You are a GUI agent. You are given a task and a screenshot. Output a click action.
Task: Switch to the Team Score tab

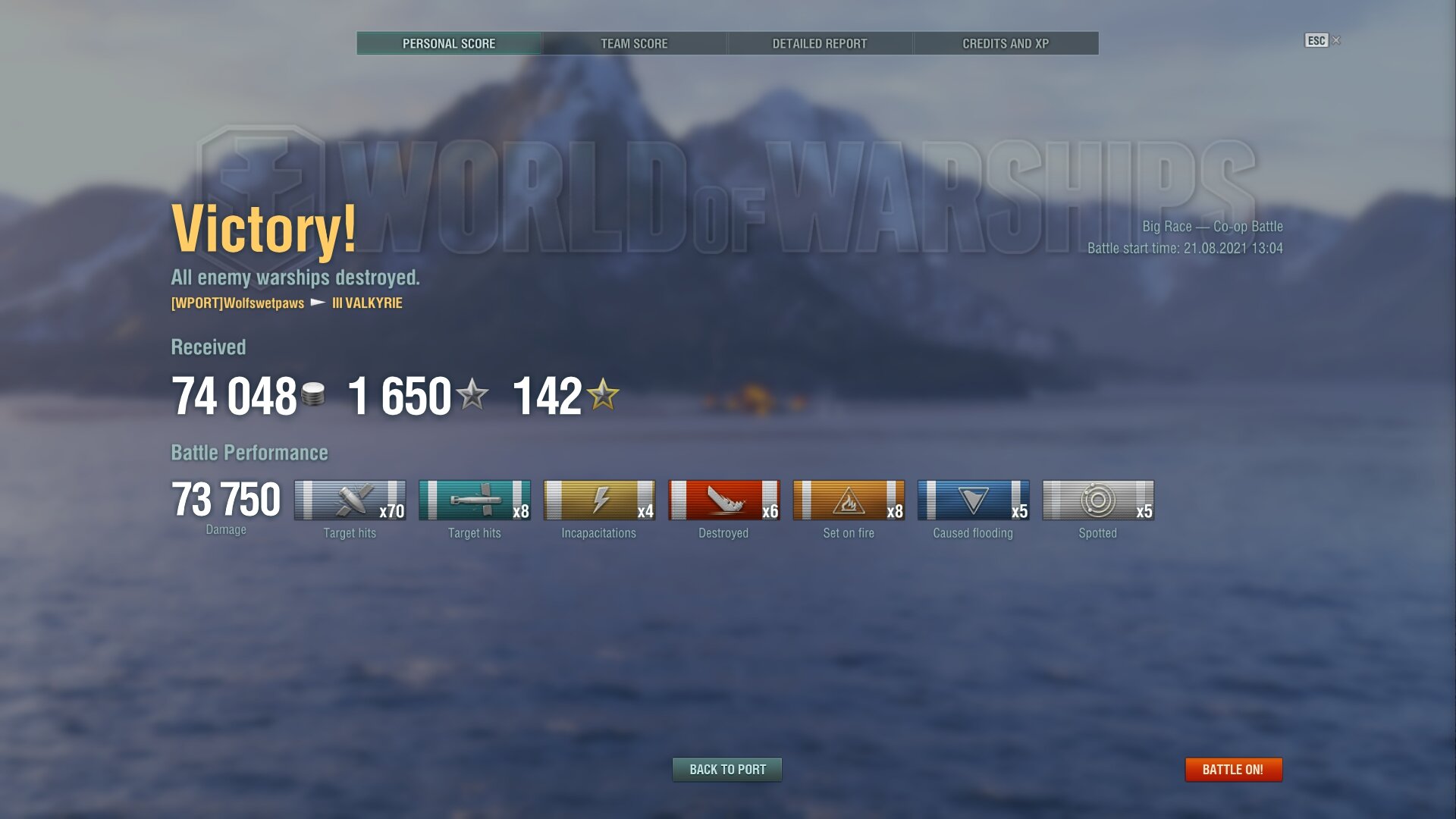click(x=634, y=43)
